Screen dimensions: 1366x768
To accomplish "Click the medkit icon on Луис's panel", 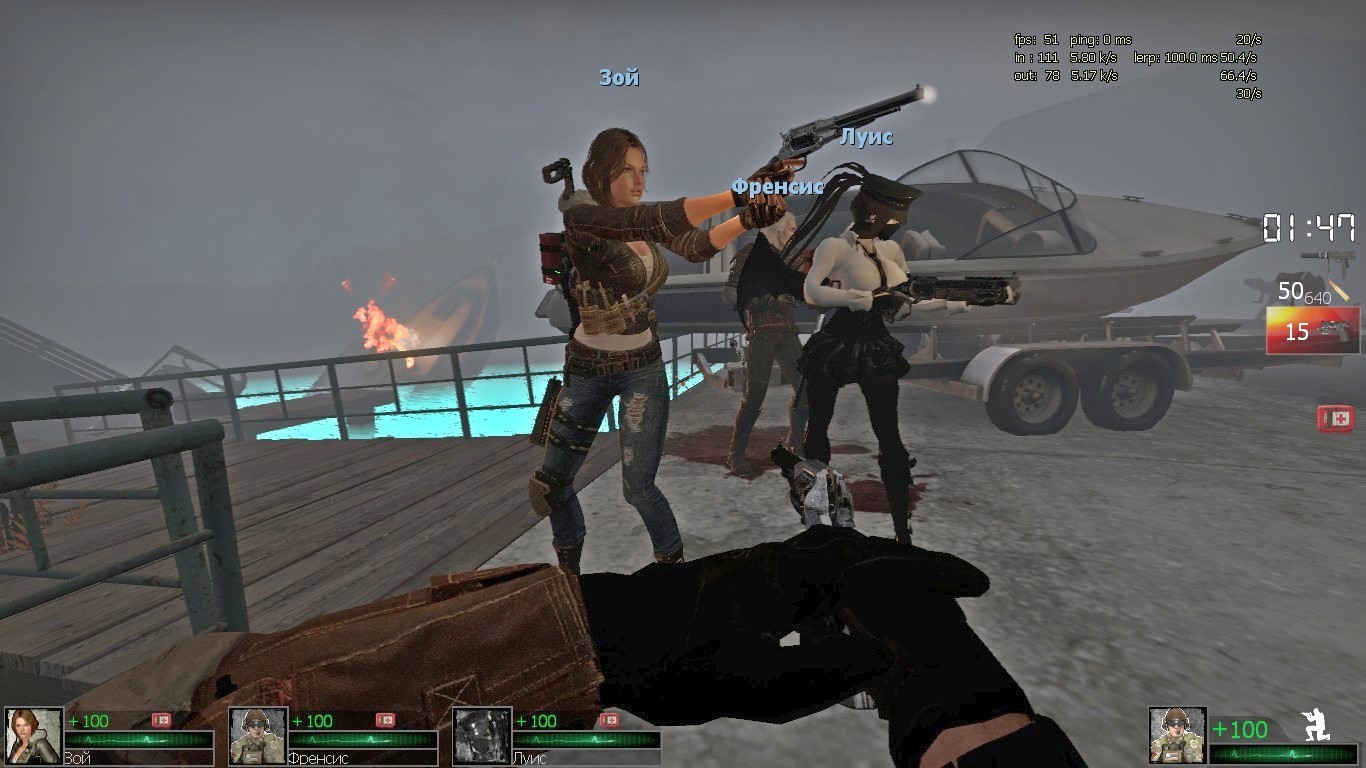I will click(608, 720).
